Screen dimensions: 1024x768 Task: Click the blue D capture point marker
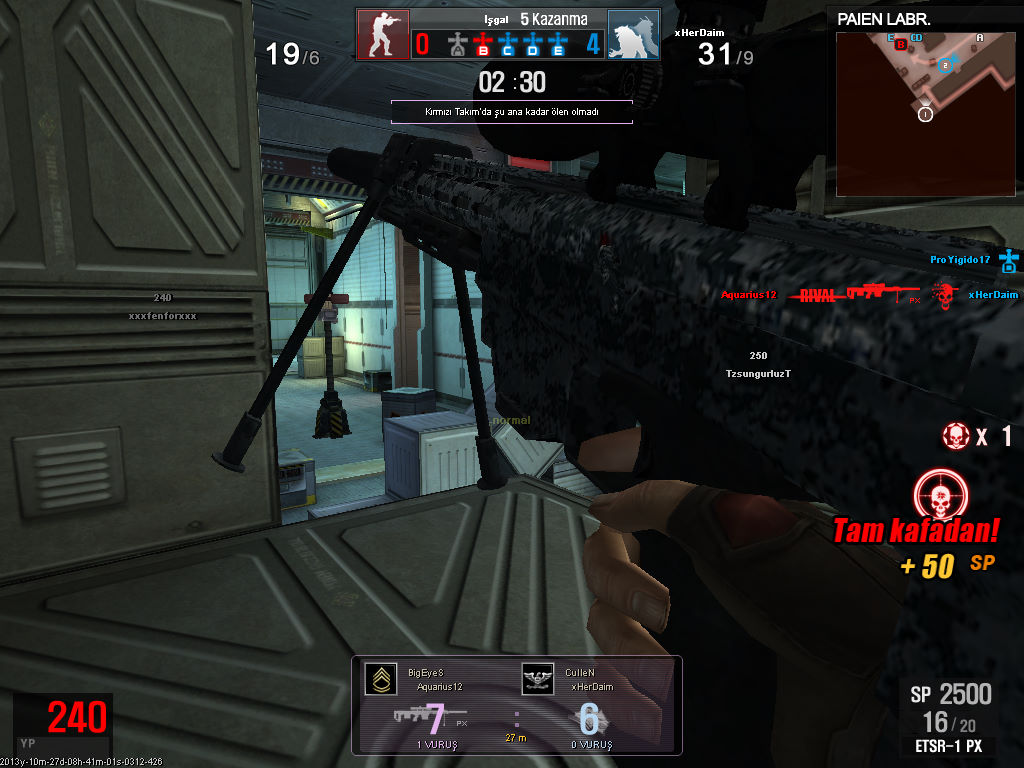point(533,44)
